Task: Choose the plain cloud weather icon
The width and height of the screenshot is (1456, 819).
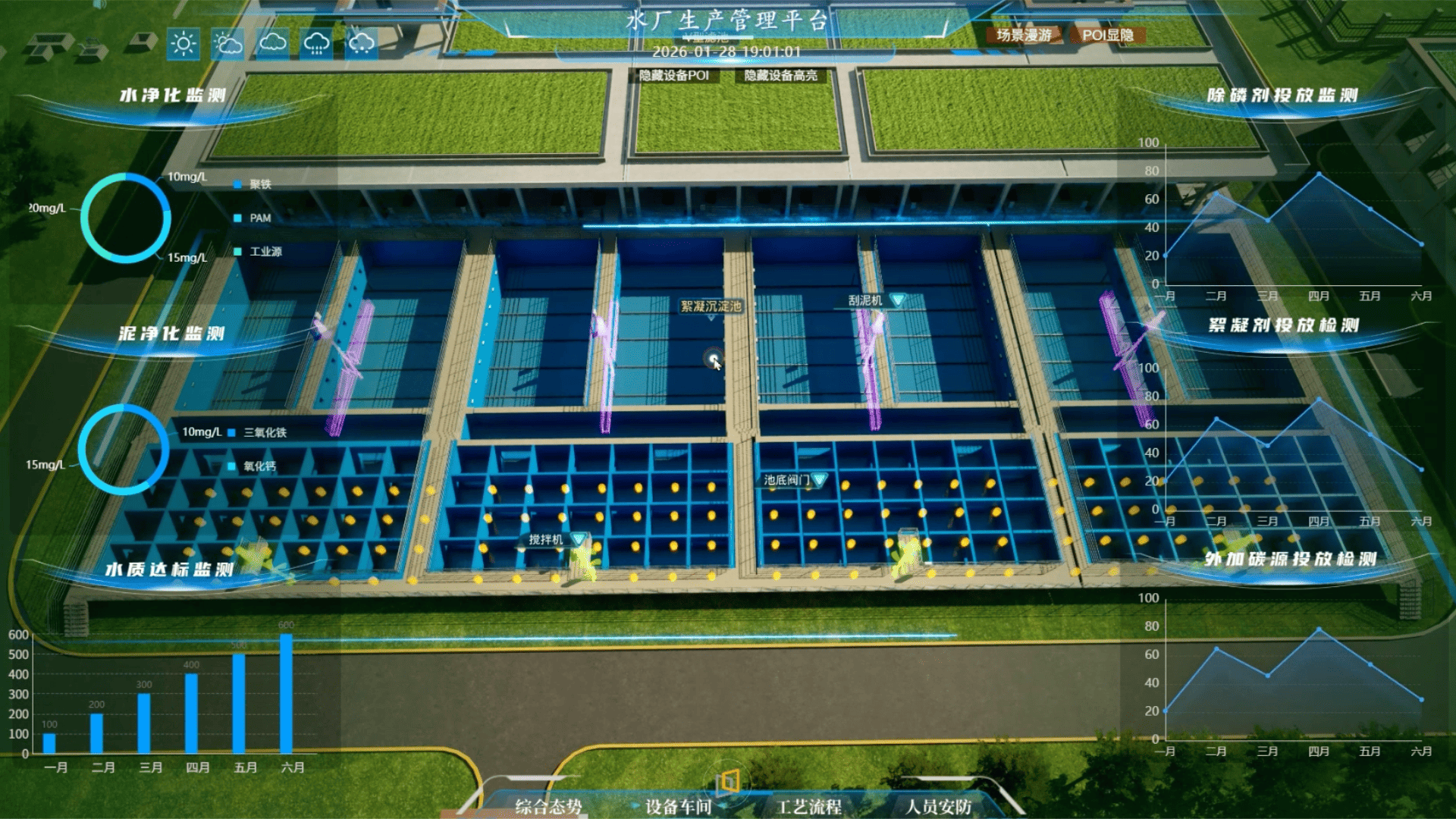Action: coord(272,44)
